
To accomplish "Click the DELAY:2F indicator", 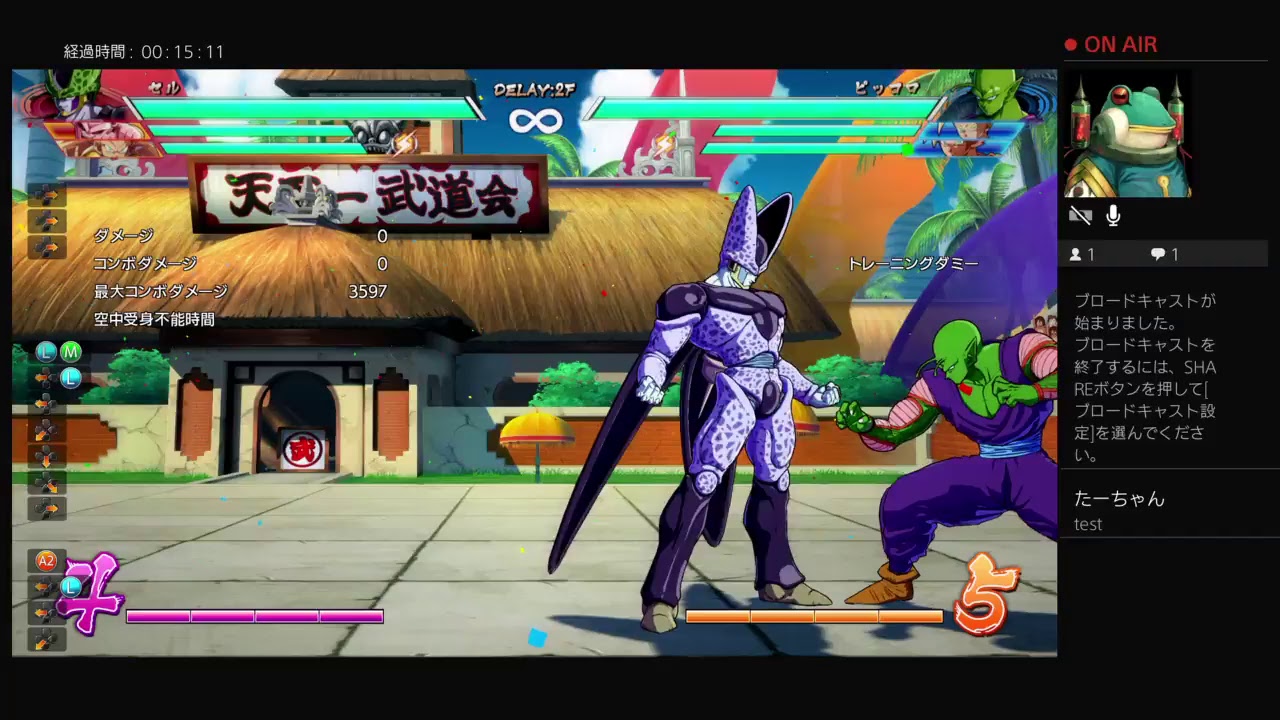I will click(x=532, y=88).
